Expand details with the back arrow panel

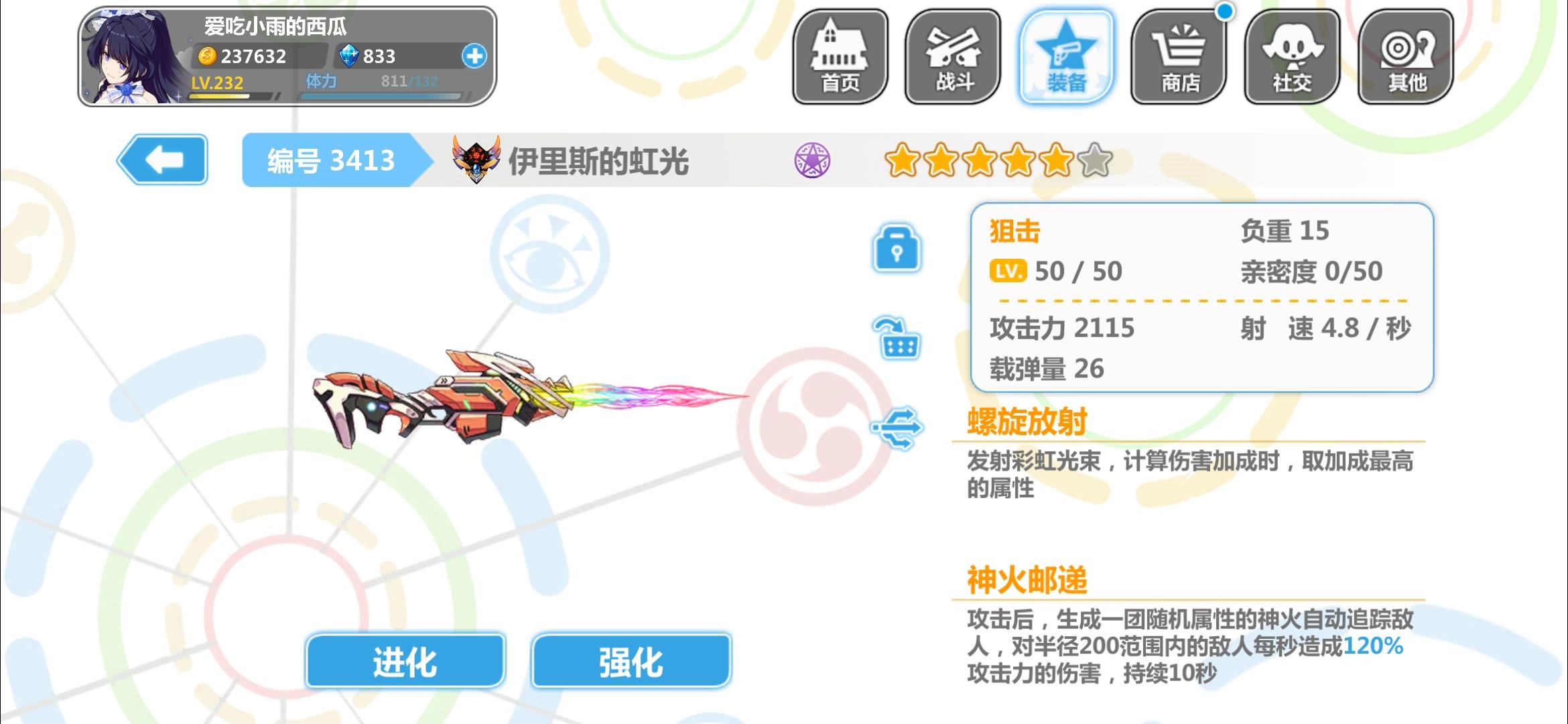163,160
